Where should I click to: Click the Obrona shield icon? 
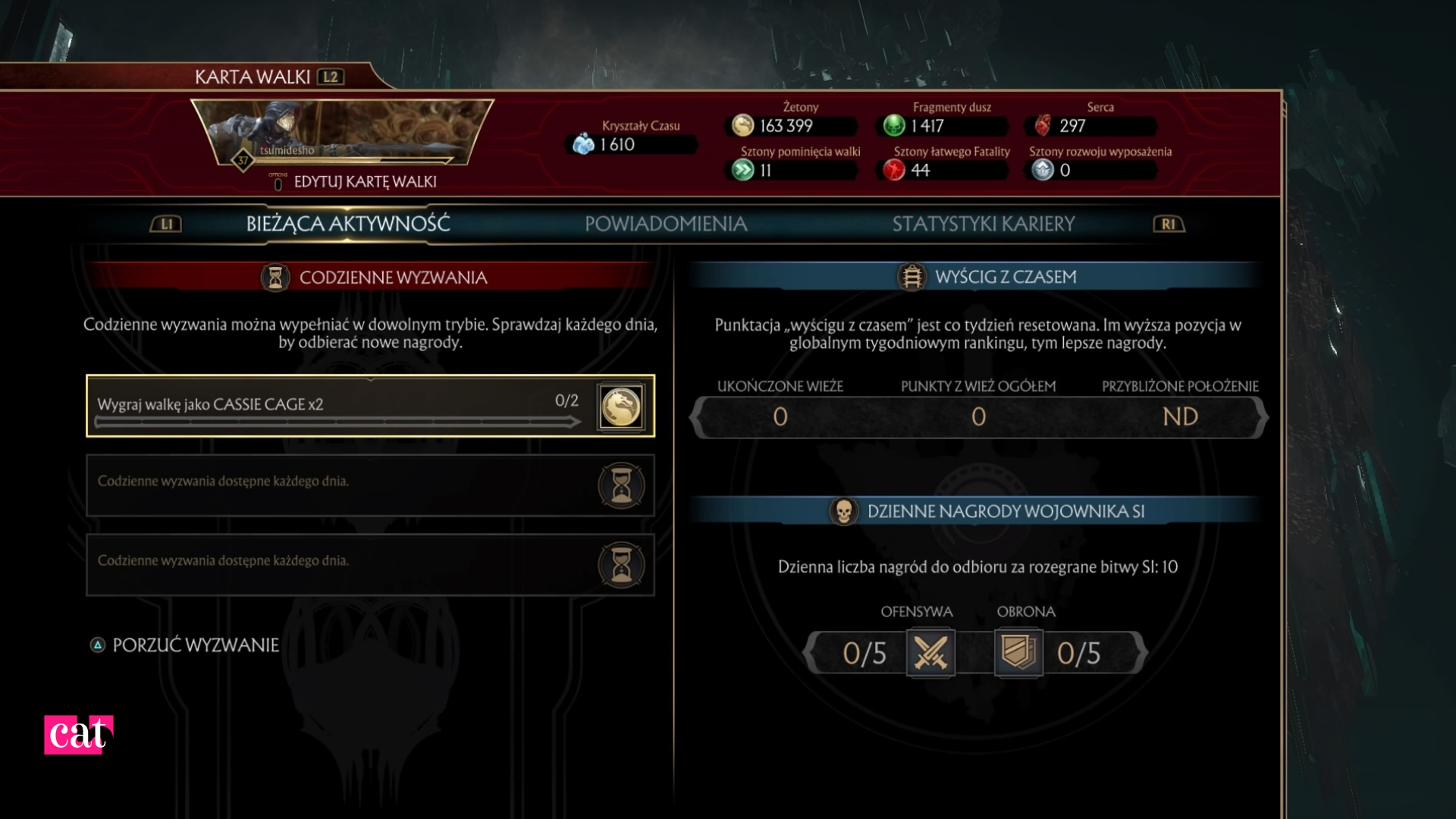click(1018, 653)
